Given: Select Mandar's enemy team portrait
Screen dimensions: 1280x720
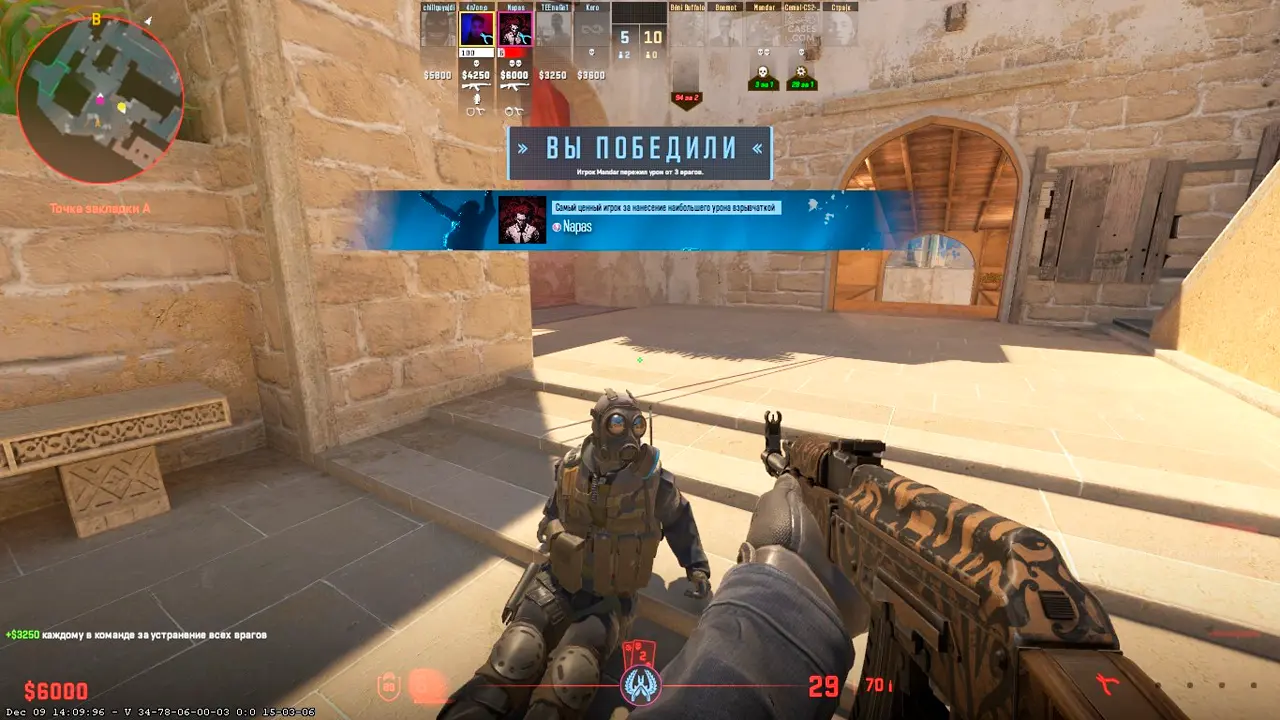Looking at the screenshot, I should [x=764, y=28].
